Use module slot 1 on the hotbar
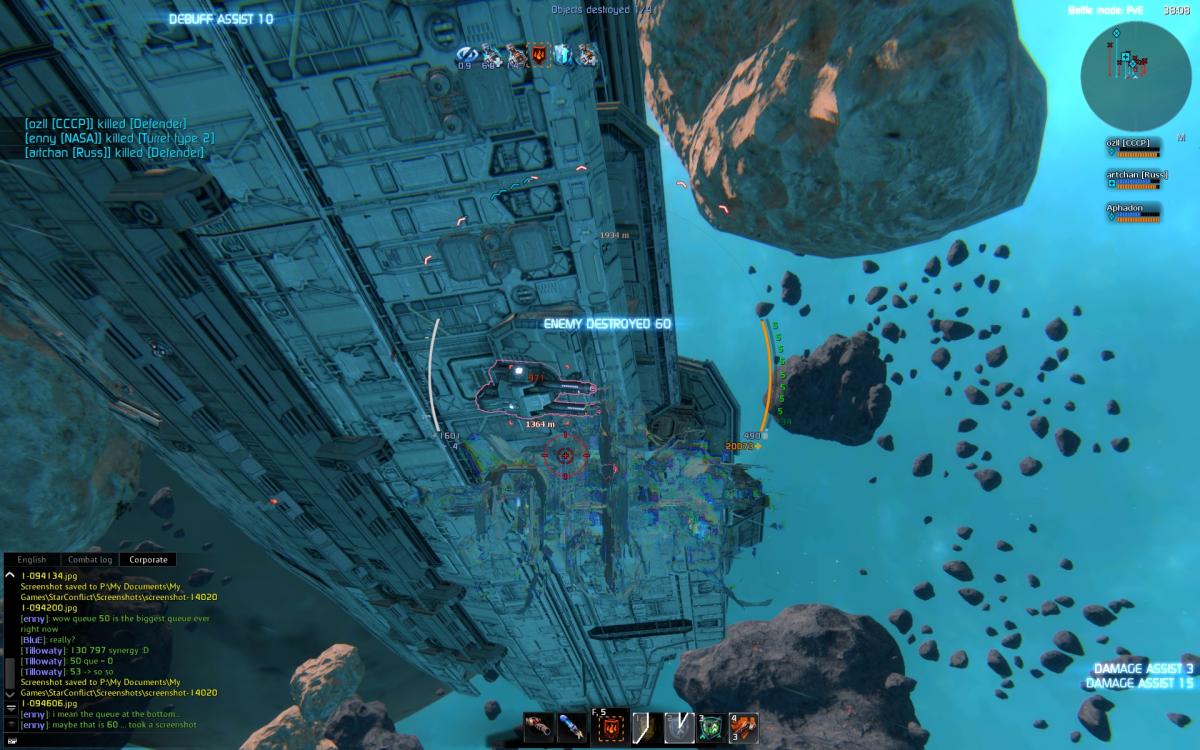This screenshot has width=1200, height=750. click(645, 726)
